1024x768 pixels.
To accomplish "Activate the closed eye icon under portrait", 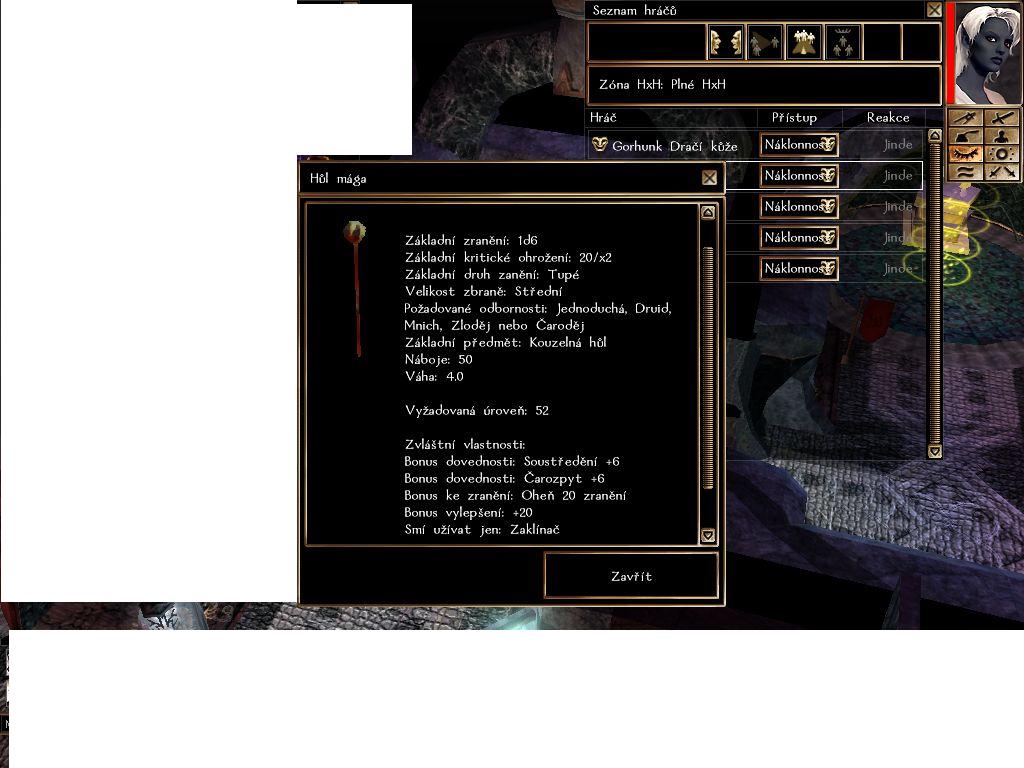I will 966,155.
